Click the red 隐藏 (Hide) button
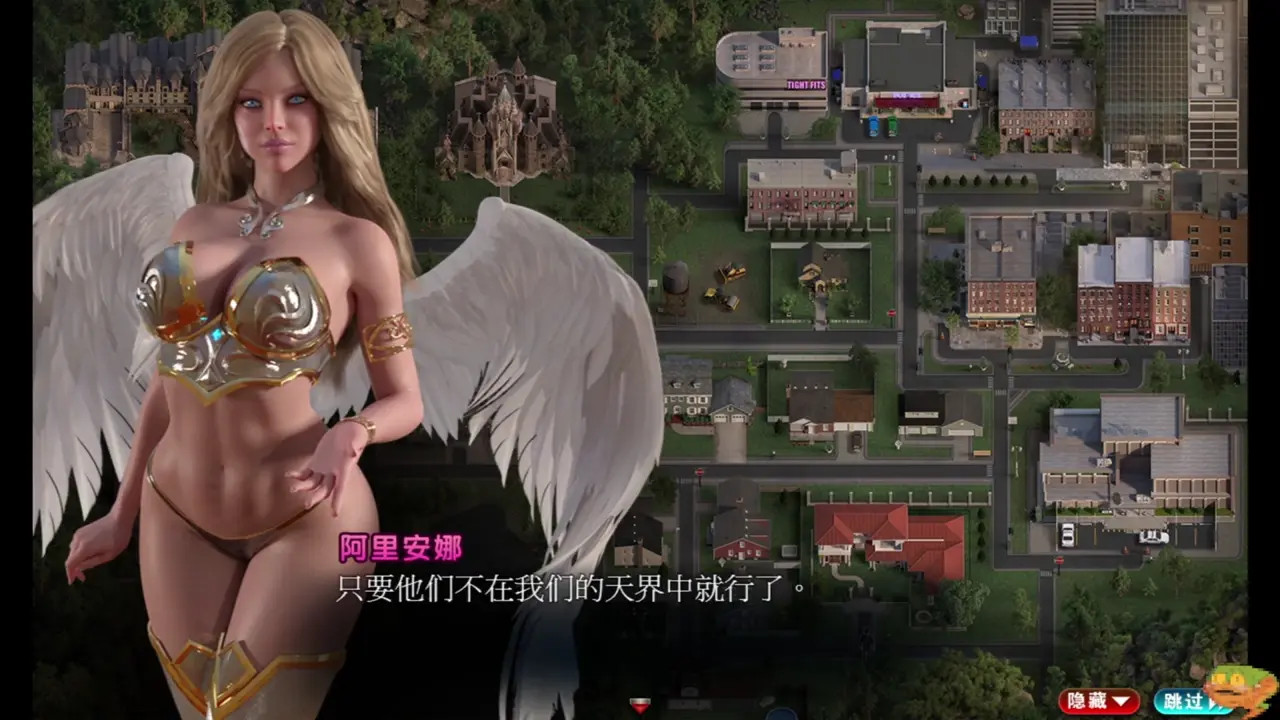Viewport: 1280px width, 720px height. 1098,701
